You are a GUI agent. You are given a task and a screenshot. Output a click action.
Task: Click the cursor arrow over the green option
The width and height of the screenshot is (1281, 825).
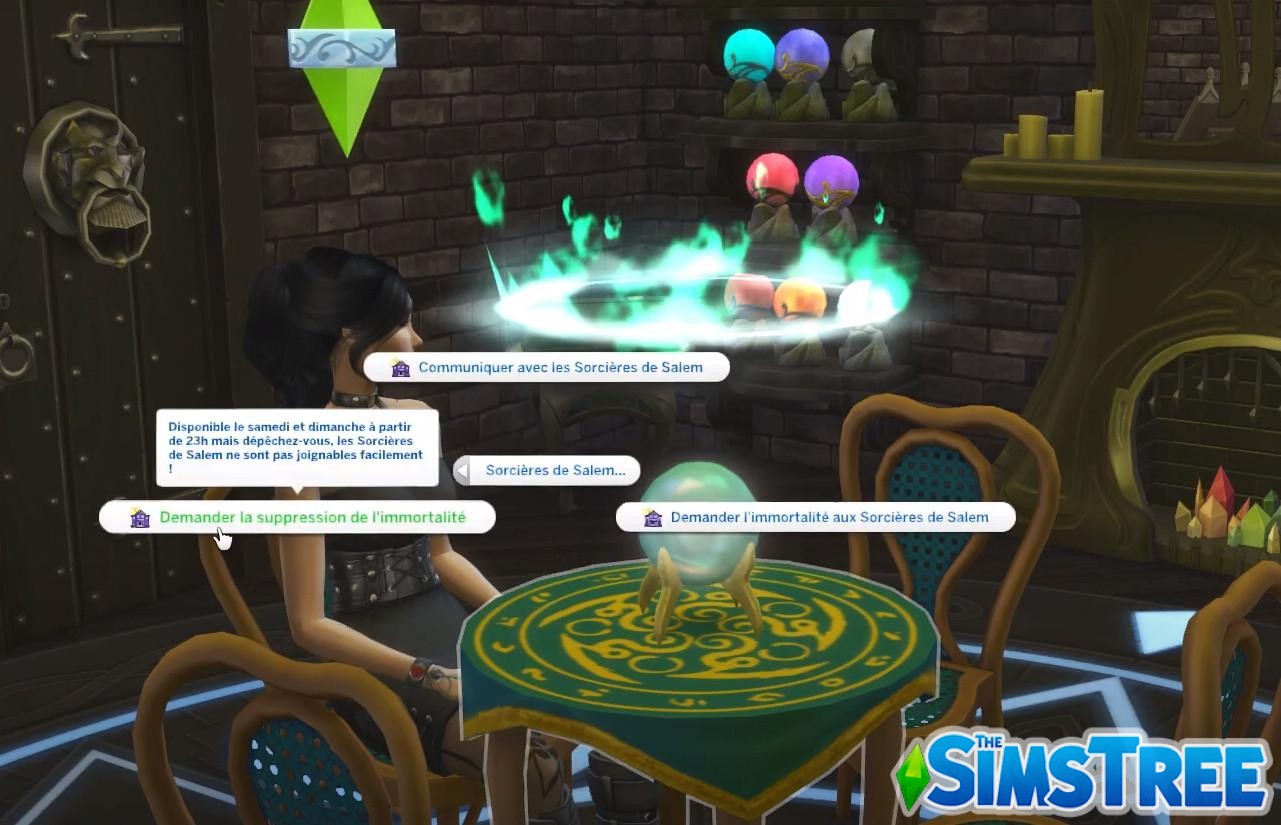pos(222,537)
